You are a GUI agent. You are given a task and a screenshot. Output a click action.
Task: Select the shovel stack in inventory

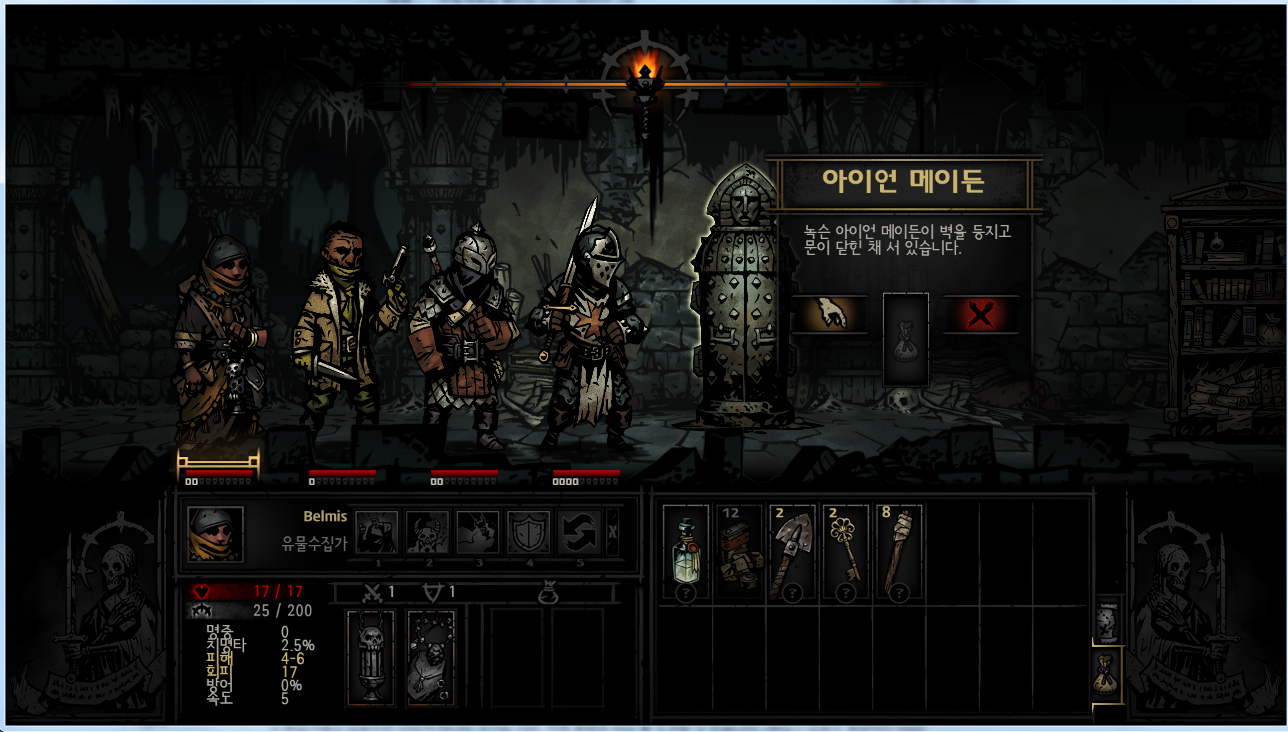(792, 553)
